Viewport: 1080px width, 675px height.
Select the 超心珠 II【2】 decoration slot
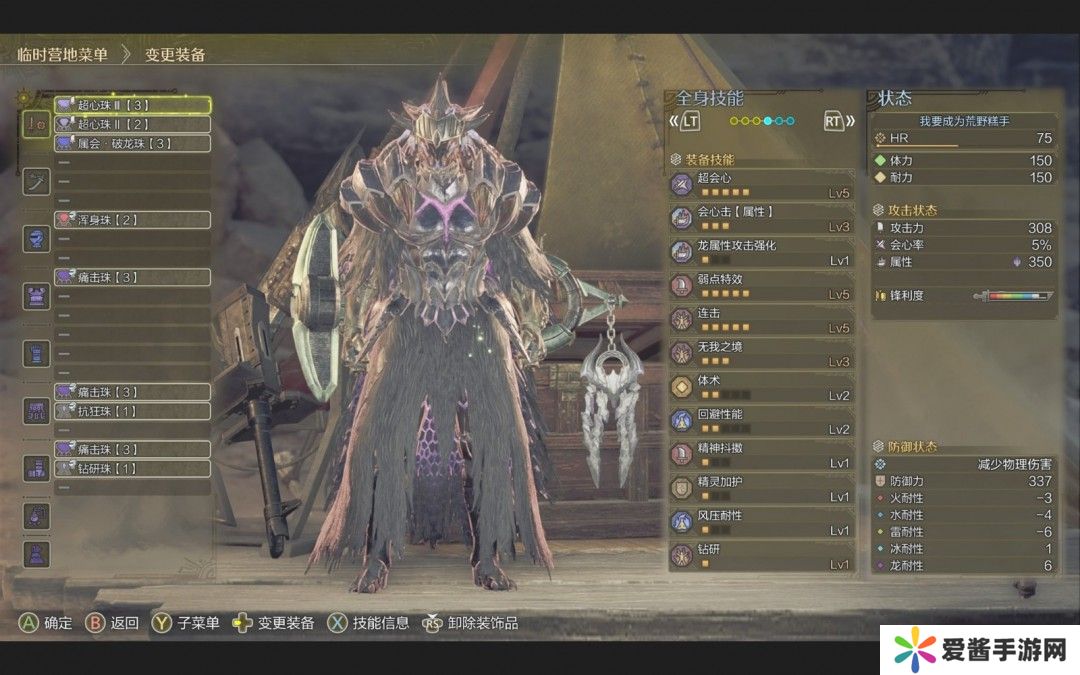tap(132, 124)
